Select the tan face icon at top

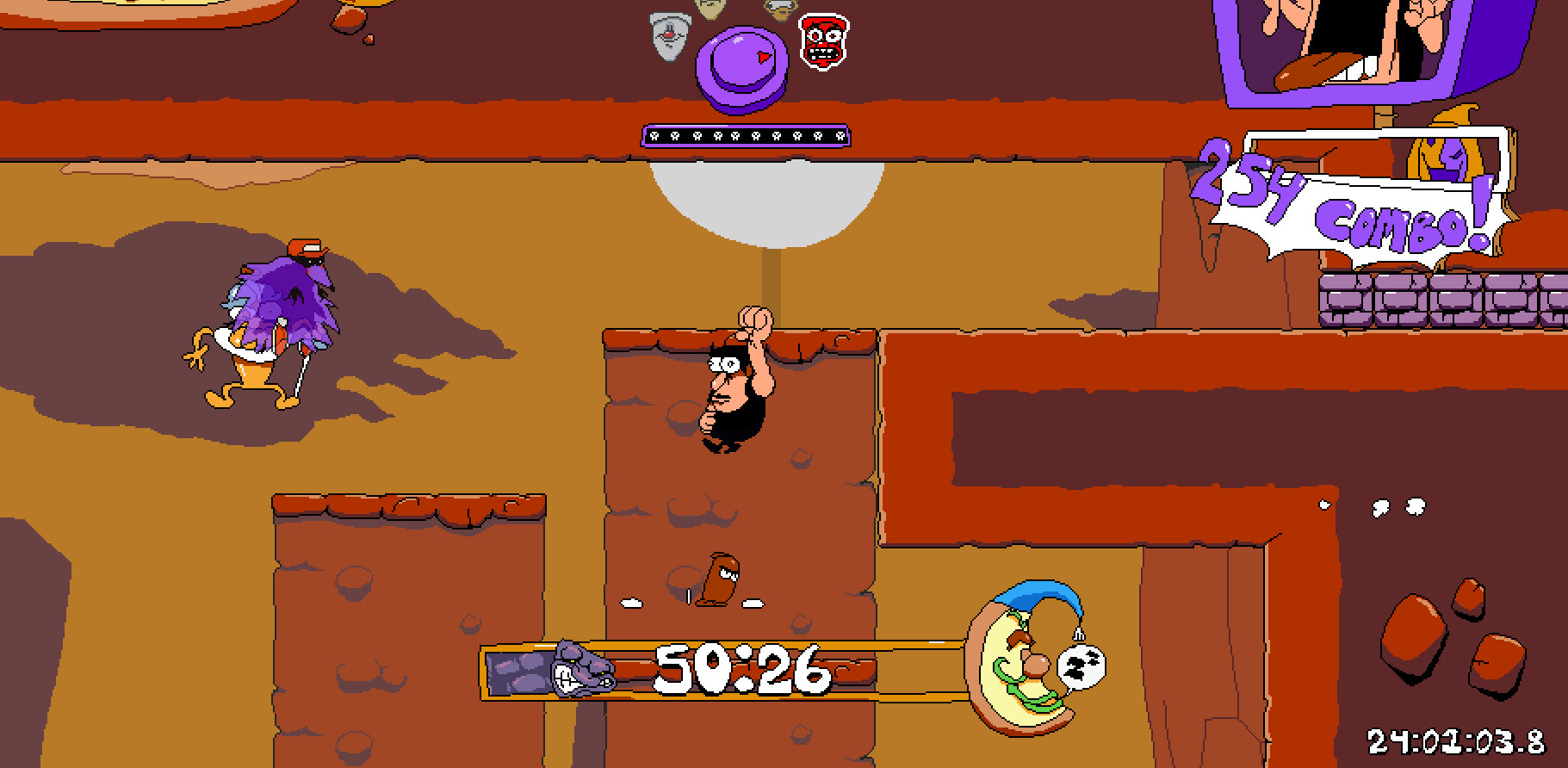click(x=711, y=10)
